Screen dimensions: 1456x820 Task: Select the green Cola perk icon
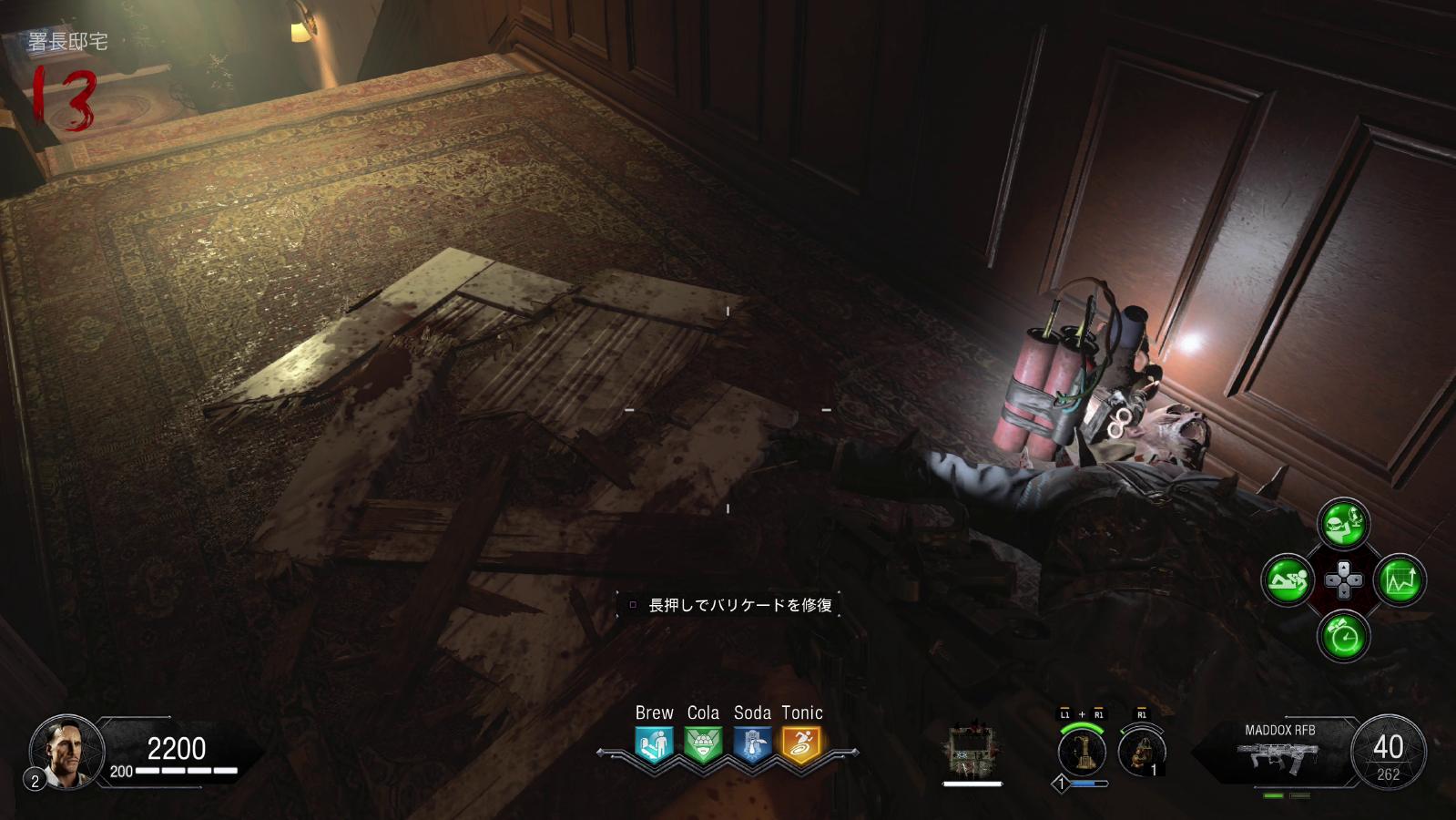tap(703, 743)
